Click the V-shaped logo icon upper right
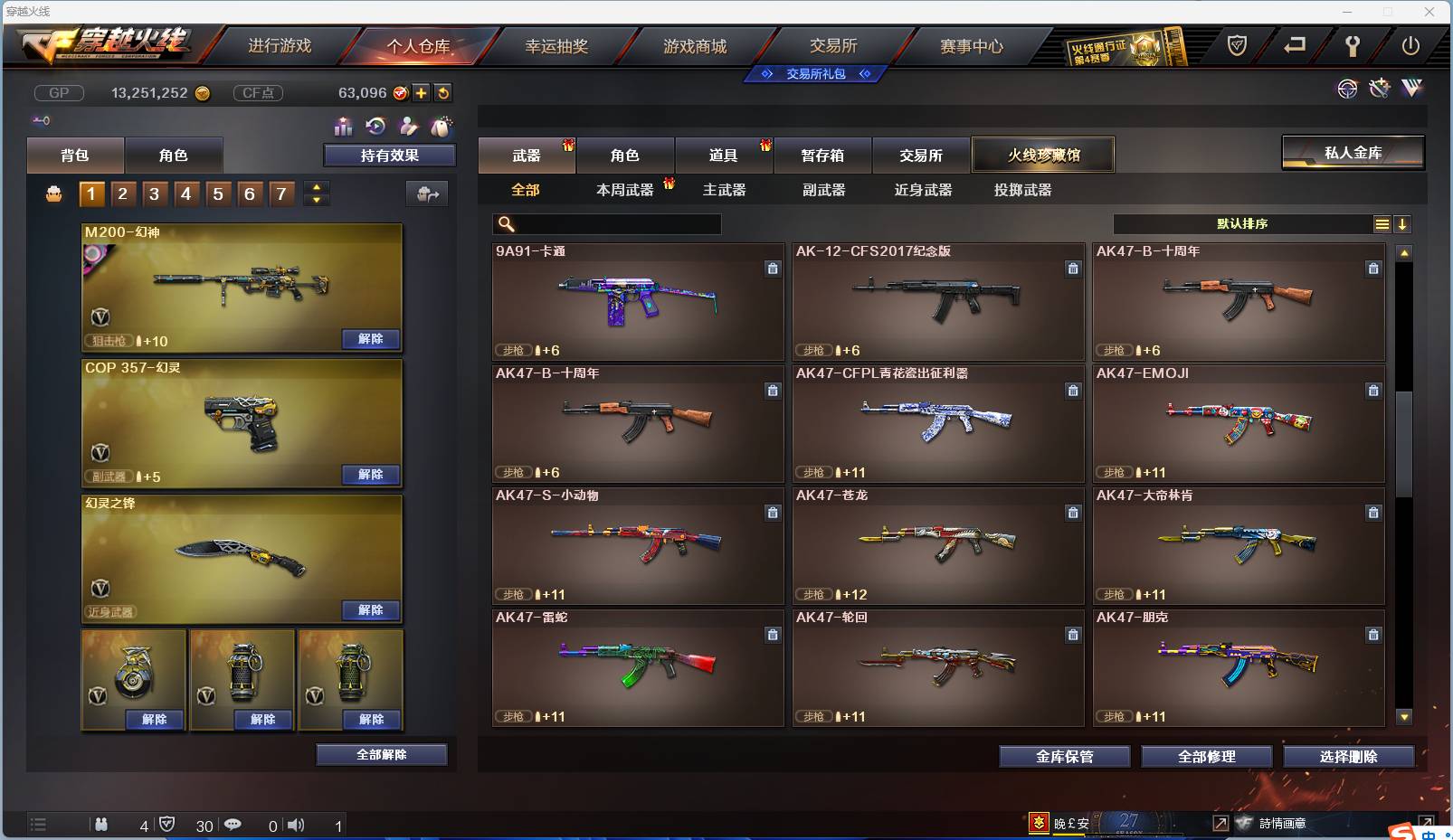Viewport: 1453px width, 840px height. pos(1412,88)
